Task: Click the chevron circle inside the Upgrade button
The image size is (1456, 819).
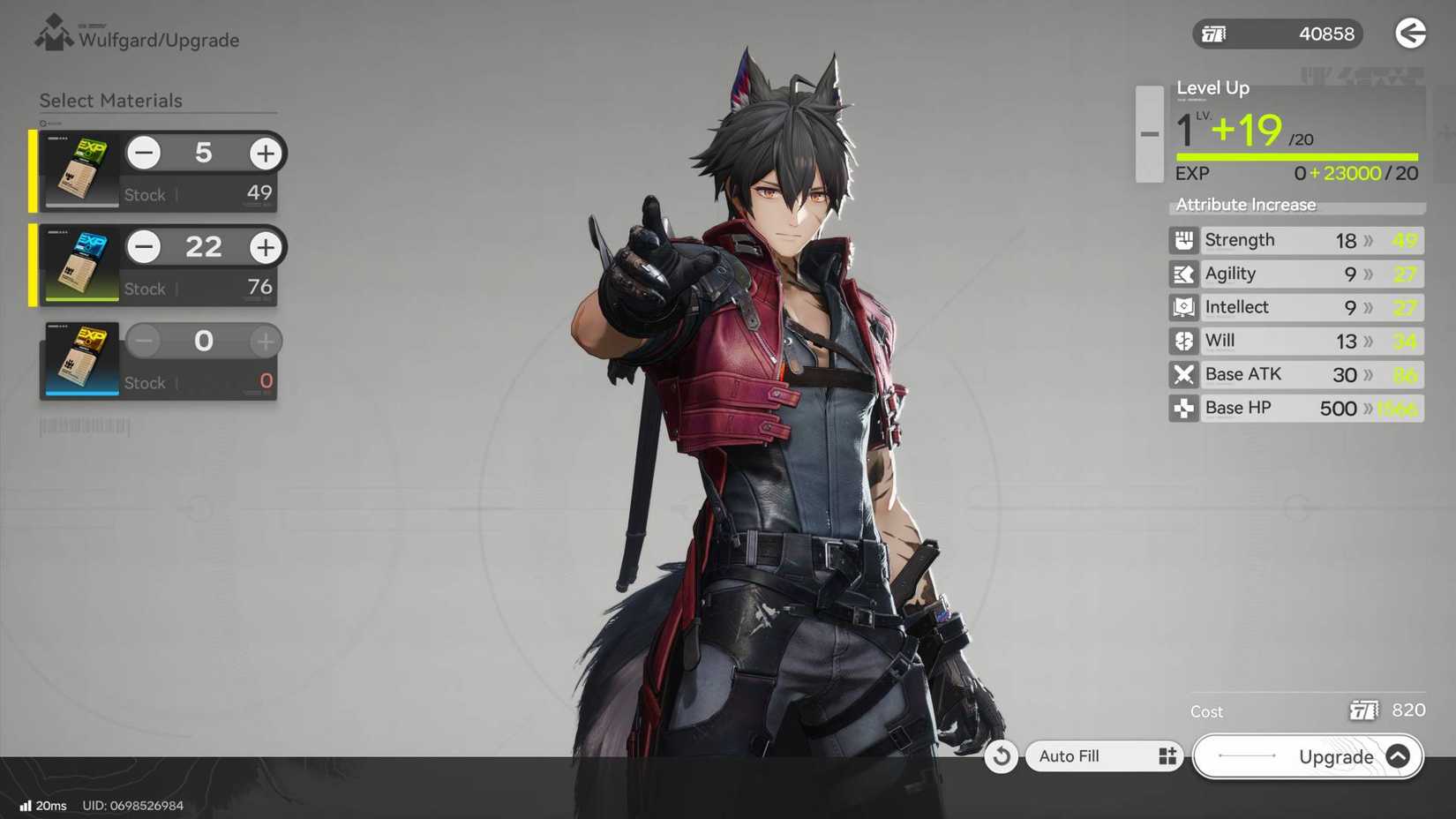Action: point(1398,756)
